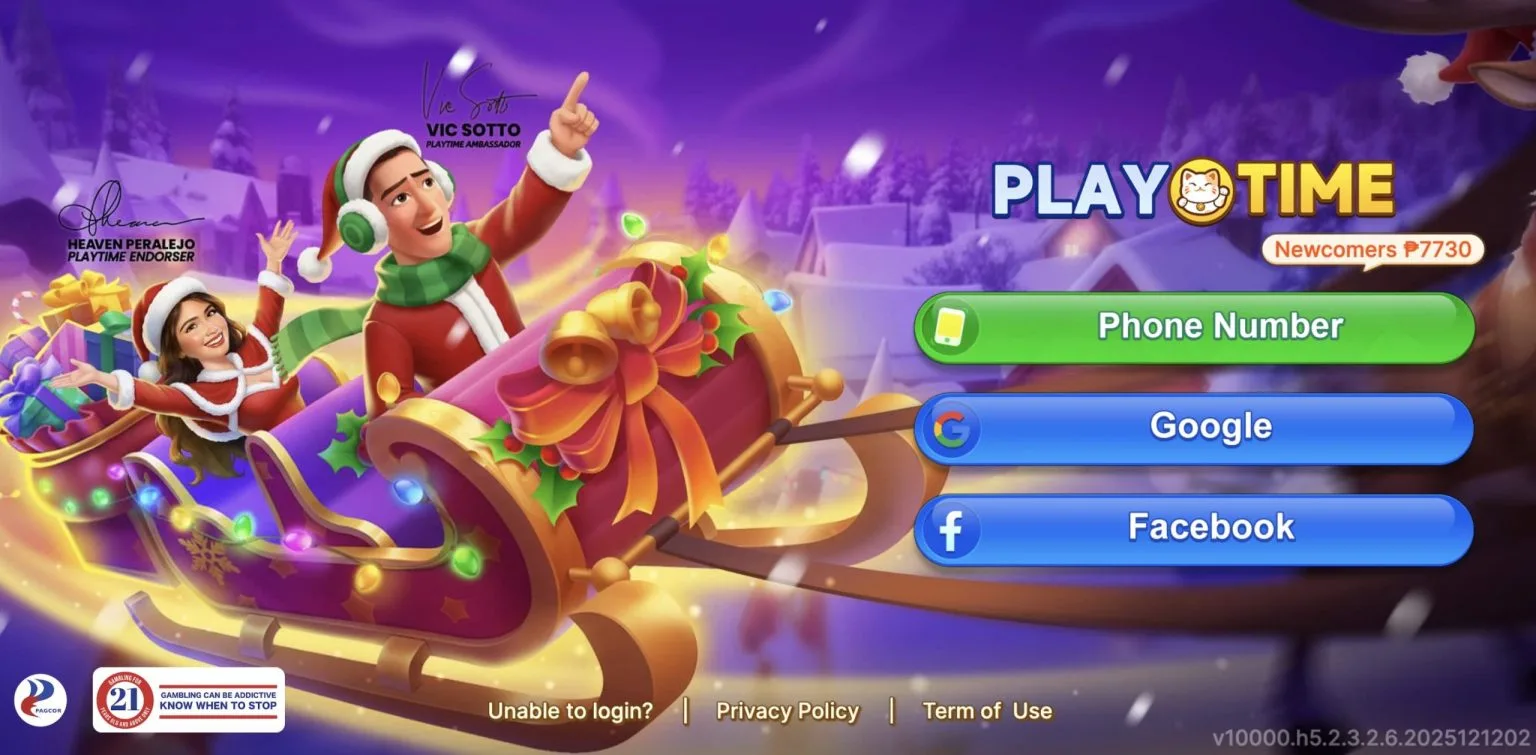Sign in using the Google button
Screen dimensions: 1536x755
tap(1194, 427)
